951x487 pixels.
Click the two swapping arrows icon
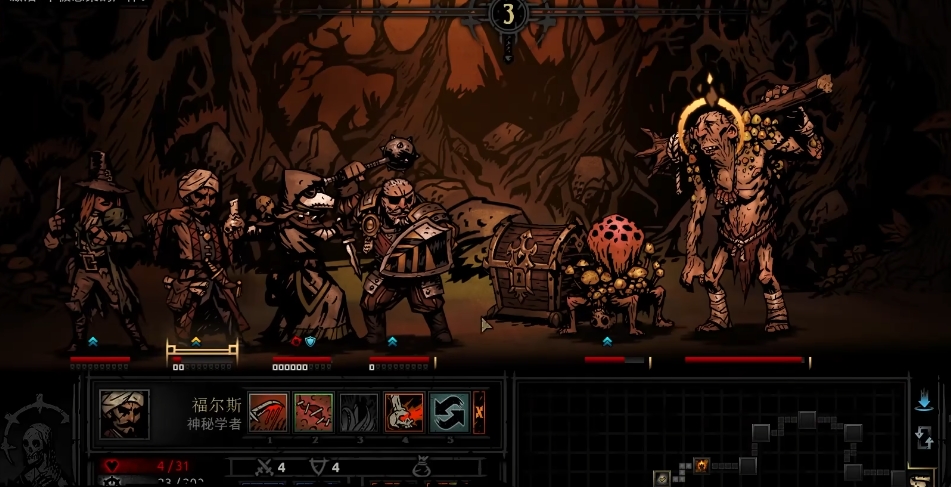pos(924,437)
